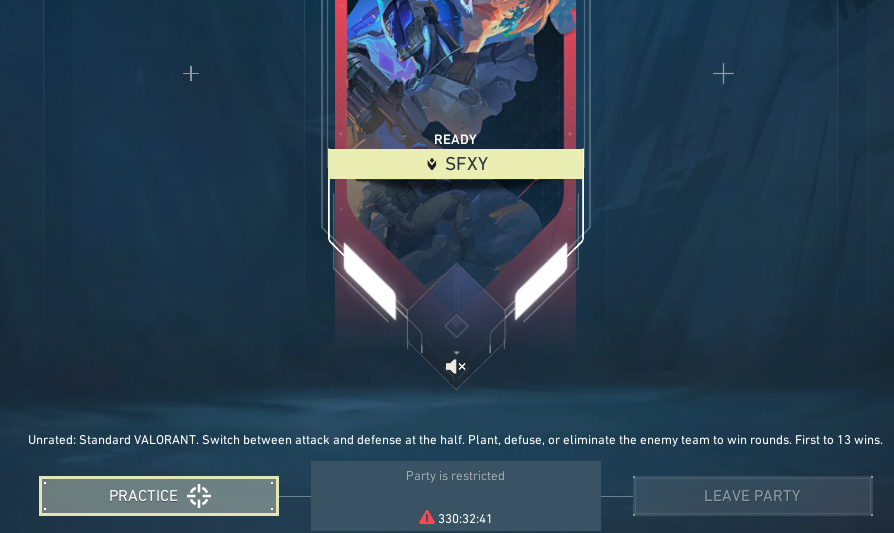Image resolution: width=894 pixels, height=533 pixels.
Task: Toggle the muted speaker icon
Action: (455, 367)
